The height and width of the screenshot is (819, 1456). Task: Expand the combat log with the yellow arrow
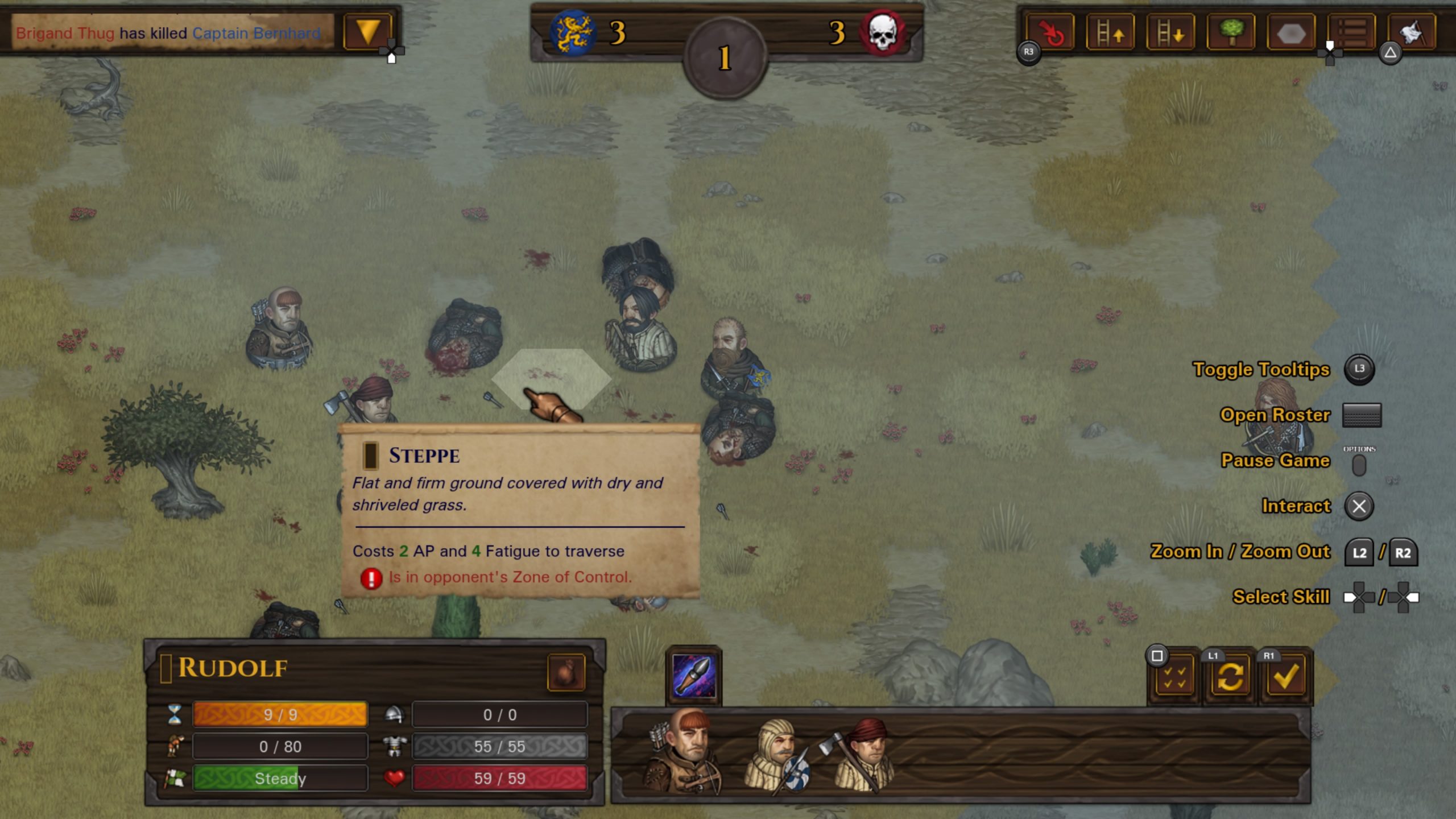click(368, 32)
